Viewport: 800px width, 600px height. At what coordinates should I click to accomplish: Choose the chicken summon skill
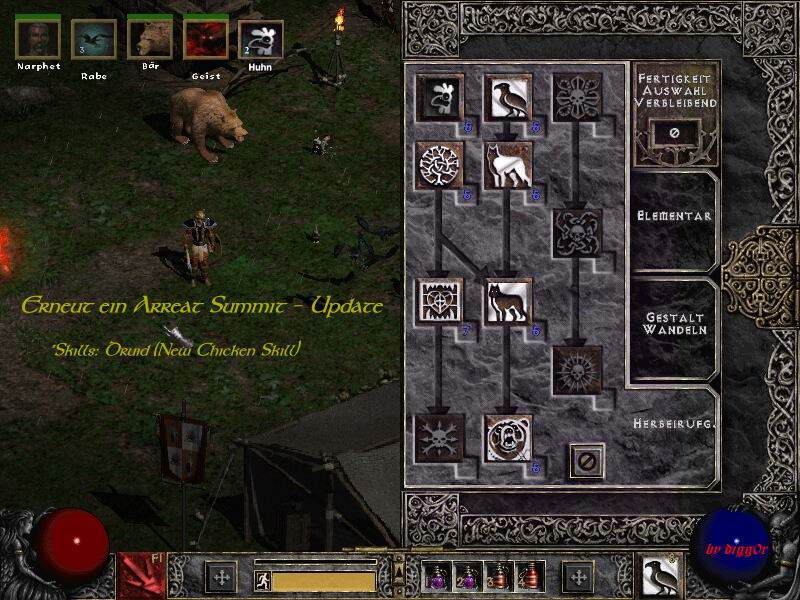[439, 97]
